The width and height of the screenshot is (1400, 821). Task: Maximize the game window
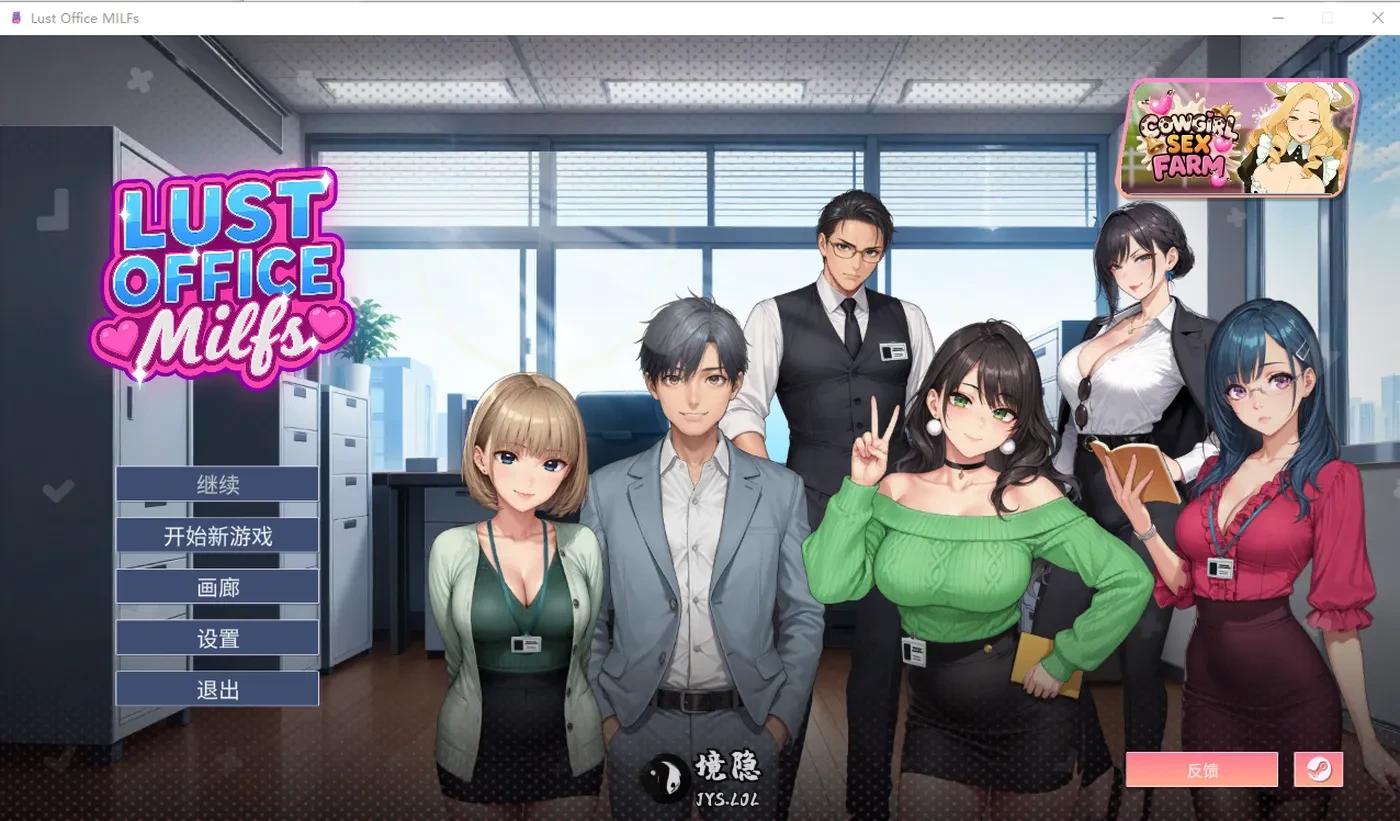[1327, 17]
